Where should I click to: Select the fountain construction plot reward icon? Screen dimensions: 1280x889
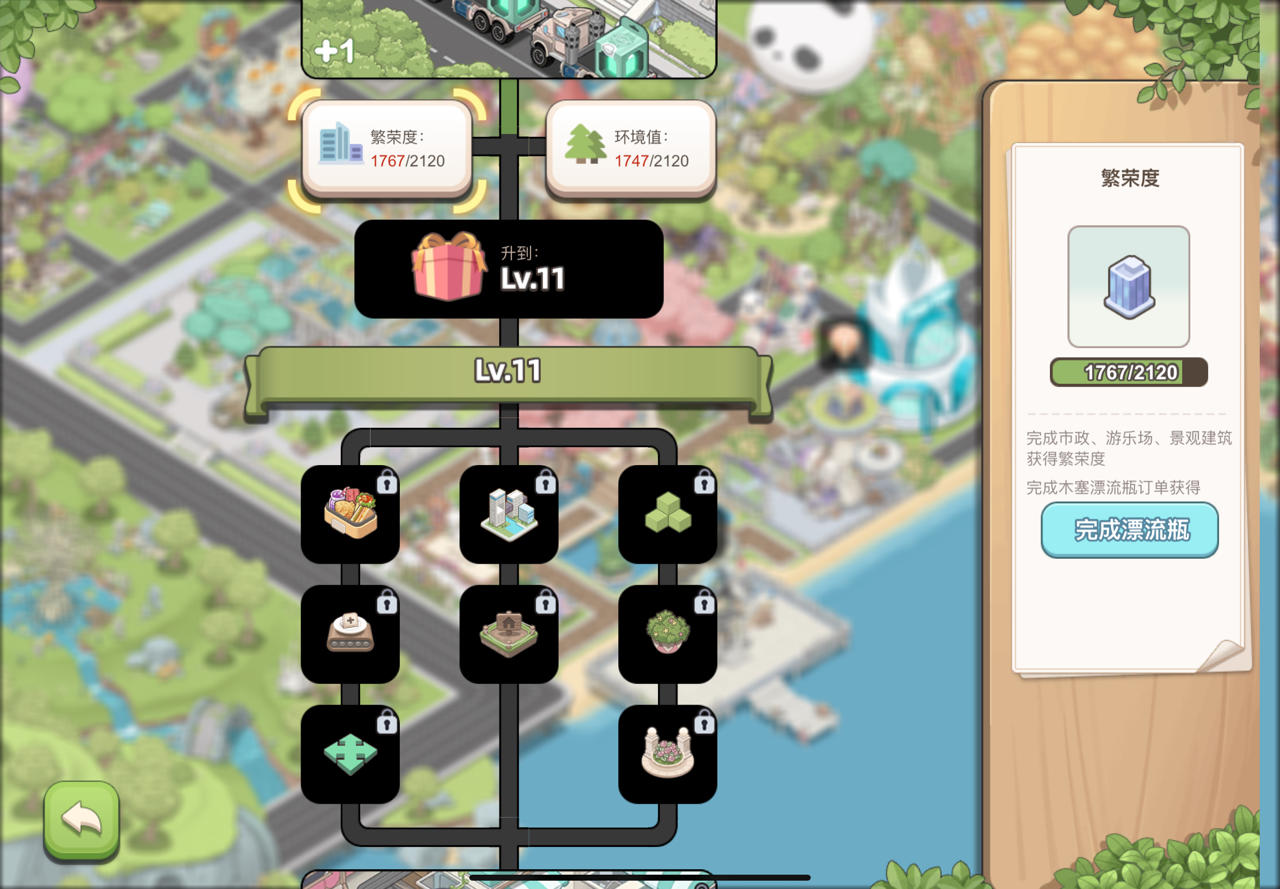point(509,633)
